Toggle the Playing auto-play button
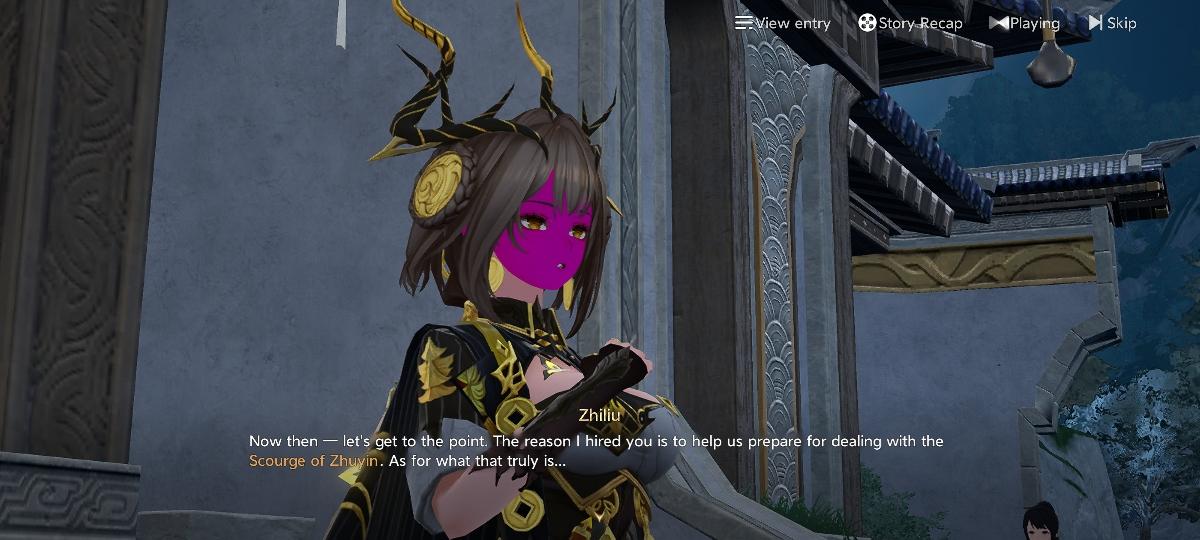The height and width of the screenshot is (540, 1200). point(1024,23)
